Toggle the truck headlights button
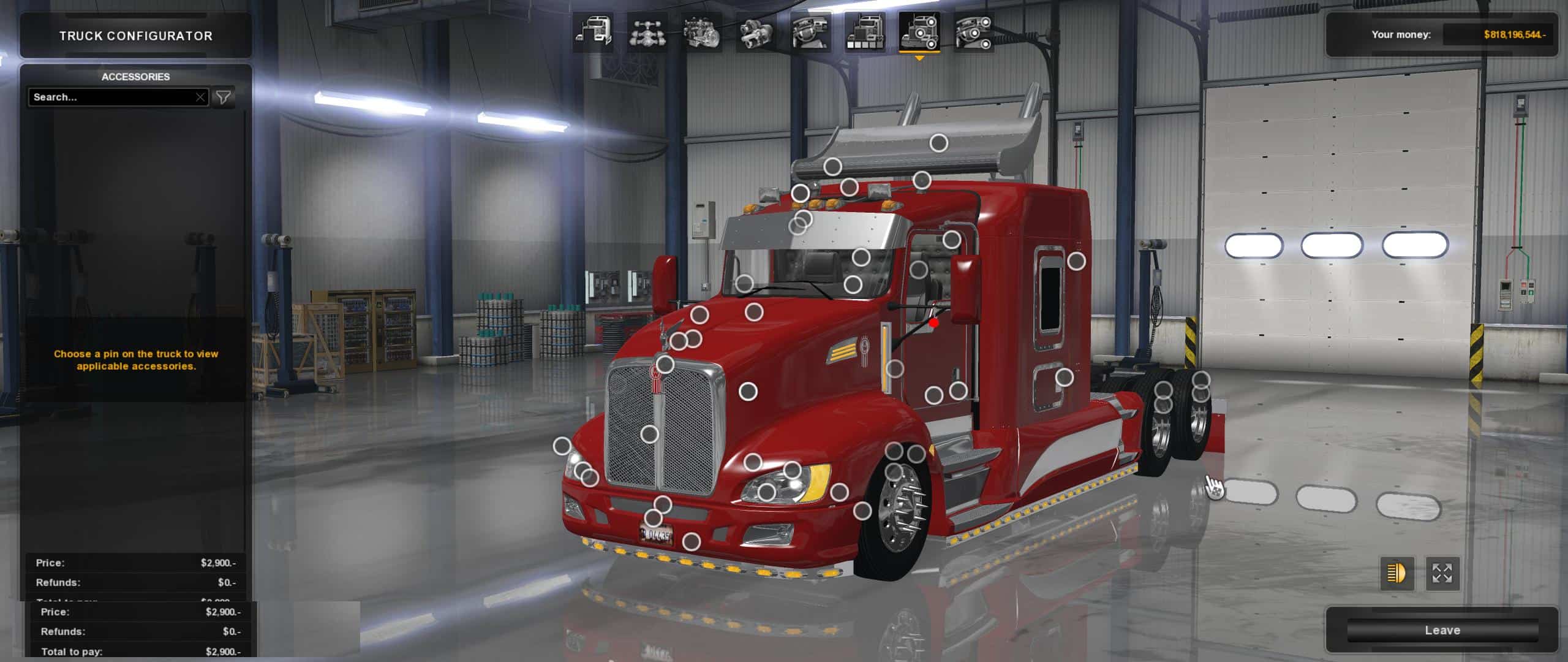 1397,574
